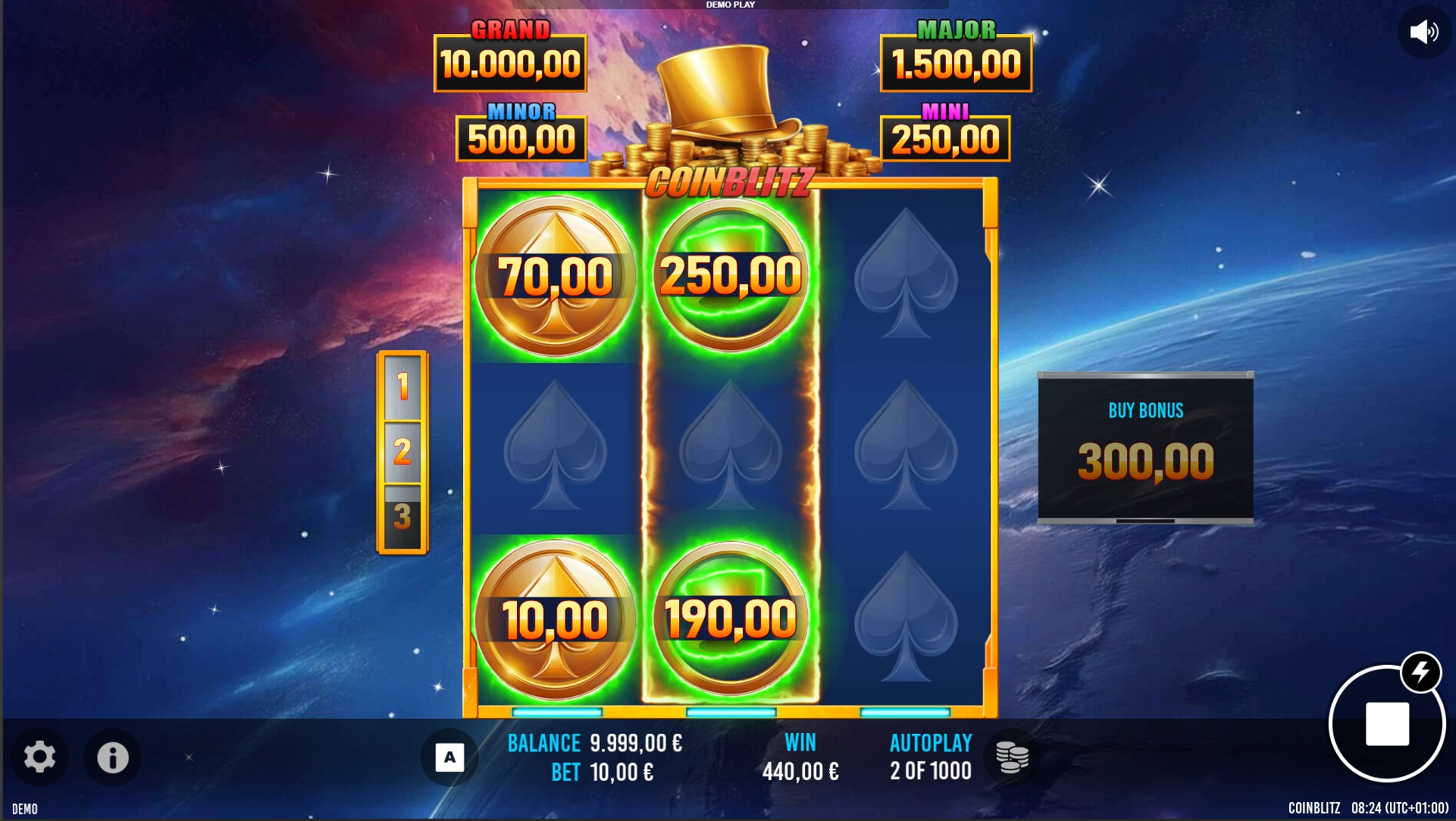1456x821 pixels.
Task: Stop the autoplay spin
Action: click(x=1386, y=724)
